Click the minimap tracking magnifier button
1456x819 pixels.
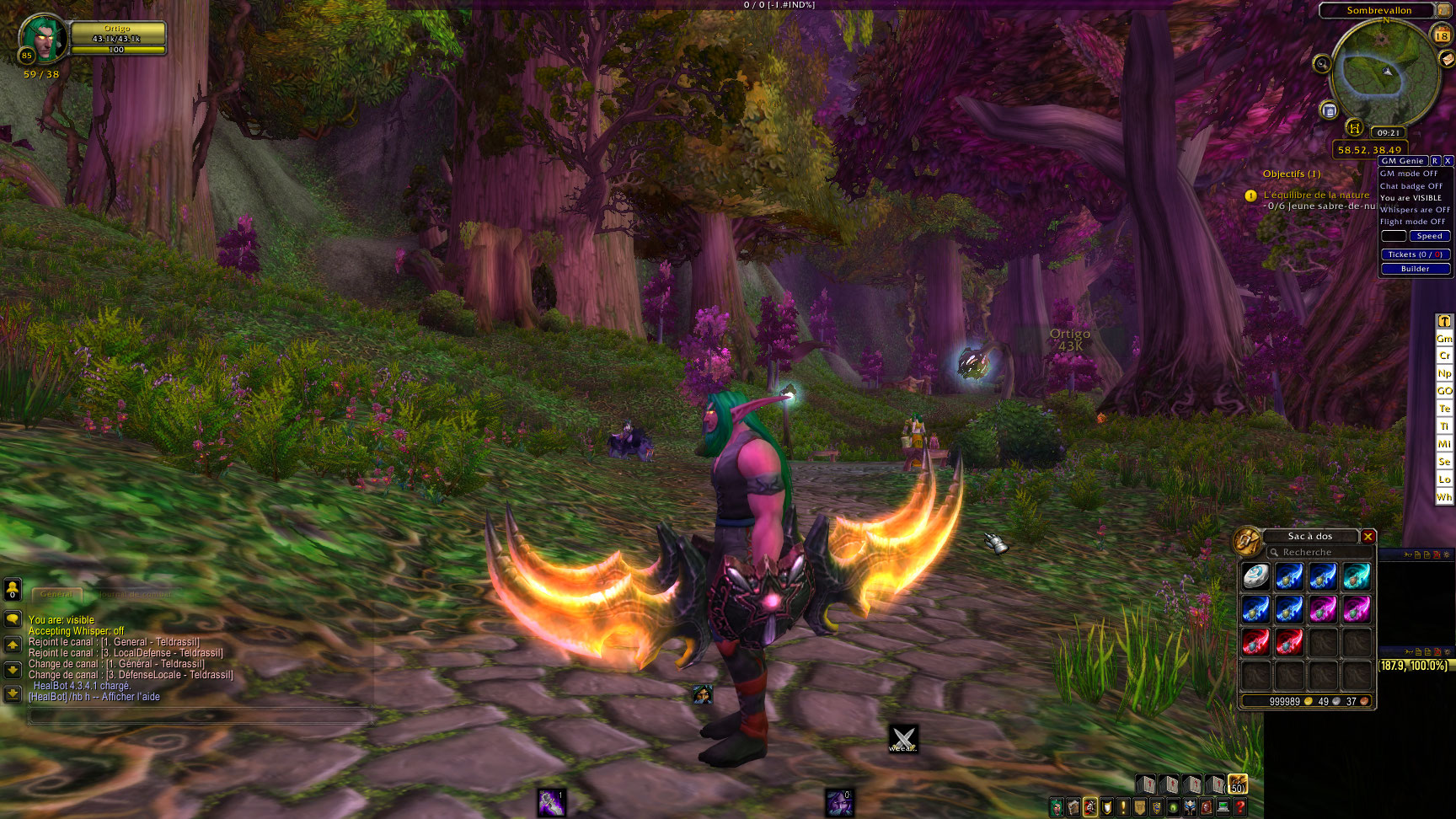(1322, 63)
